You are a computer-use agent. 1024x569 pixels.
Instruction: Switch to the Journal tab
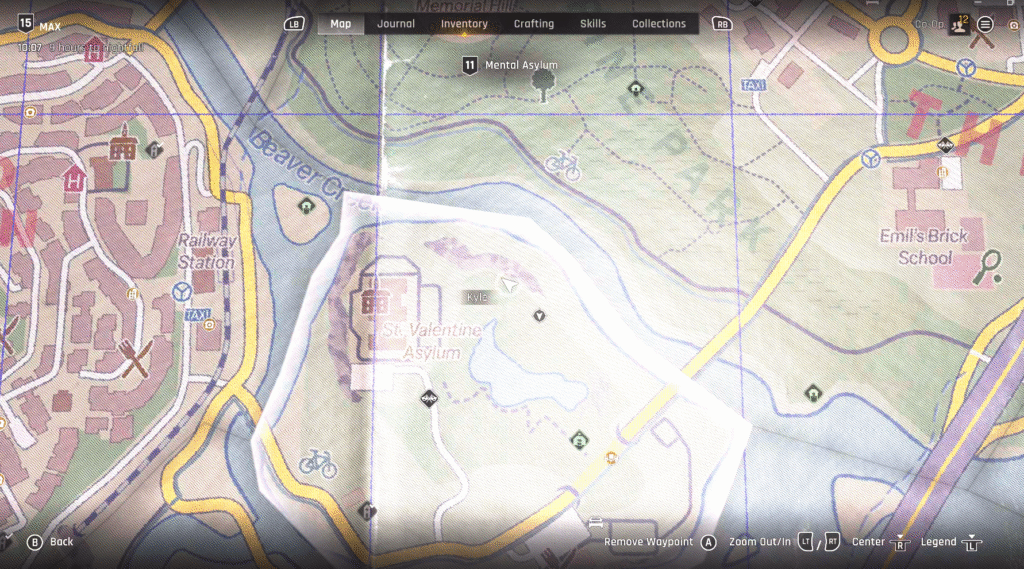(396, 24)
